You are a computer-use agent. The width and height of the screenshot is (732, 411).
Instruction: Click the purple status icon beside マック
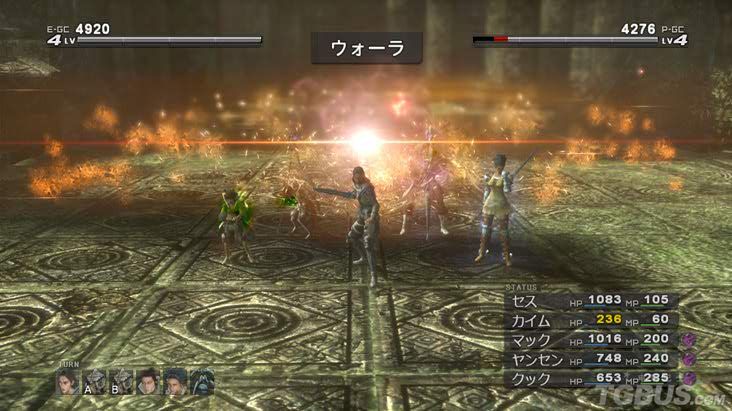point(689,340)
